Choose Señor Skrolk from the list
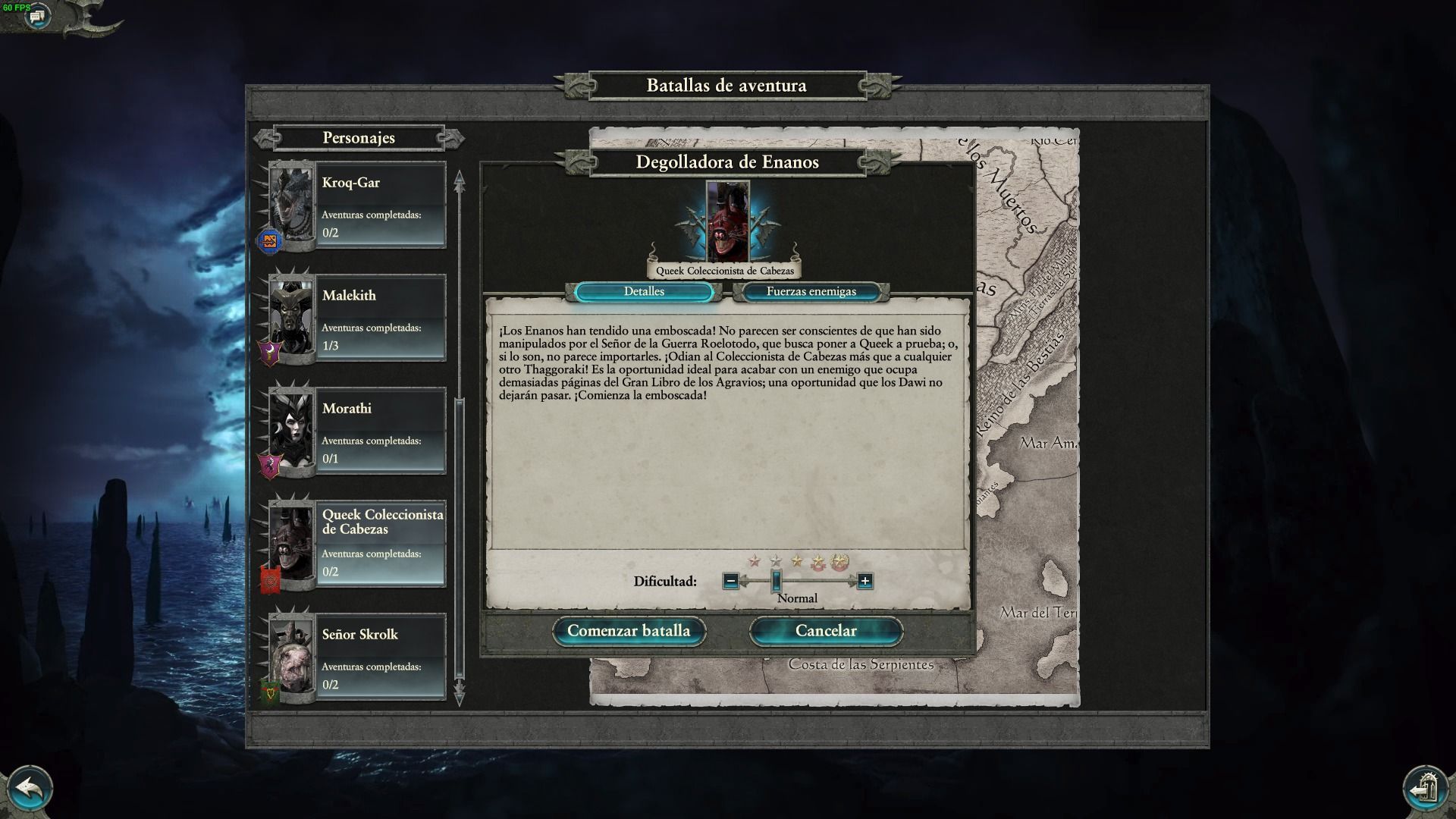The width and height of the screenshot is (1456, 819). coord(379,657)
